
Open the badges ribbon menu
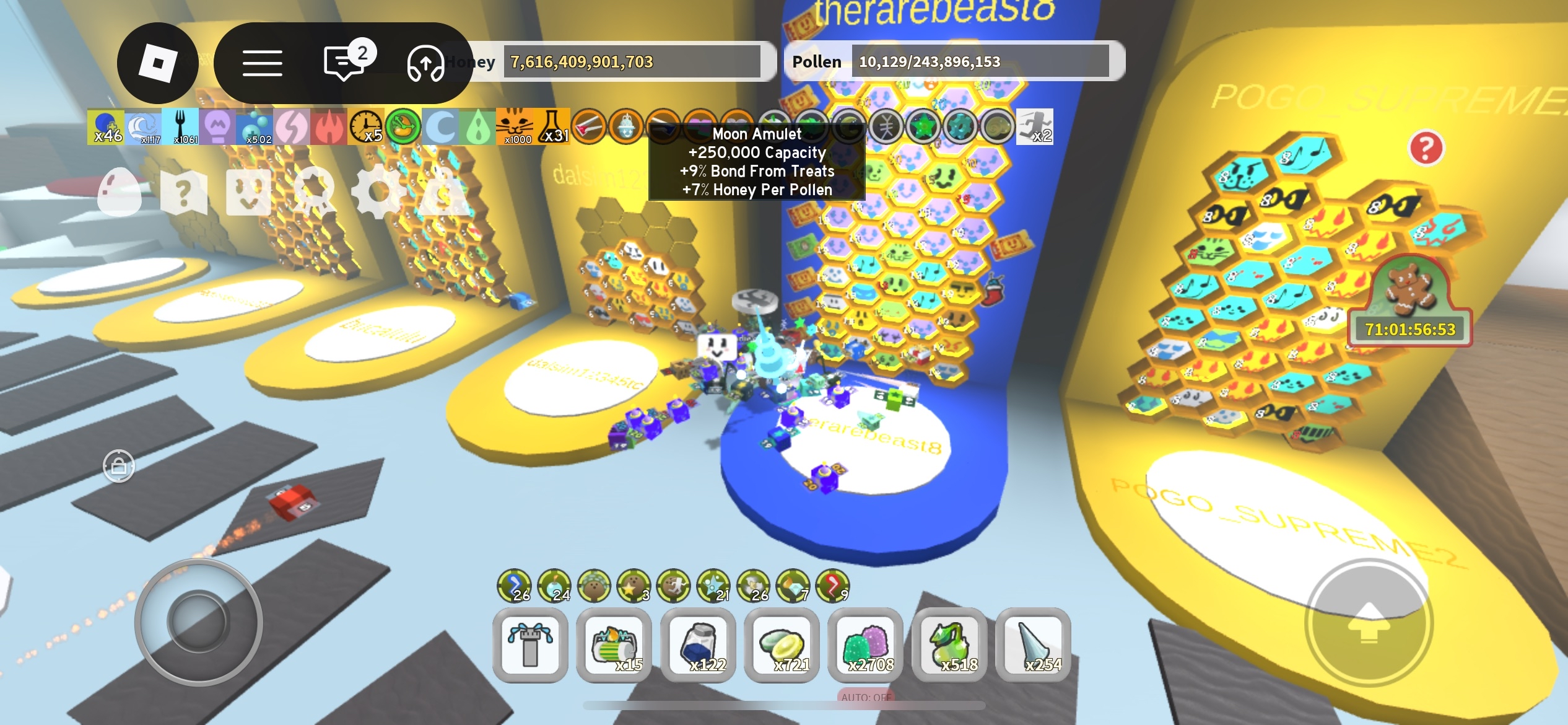tap(314, 192)
